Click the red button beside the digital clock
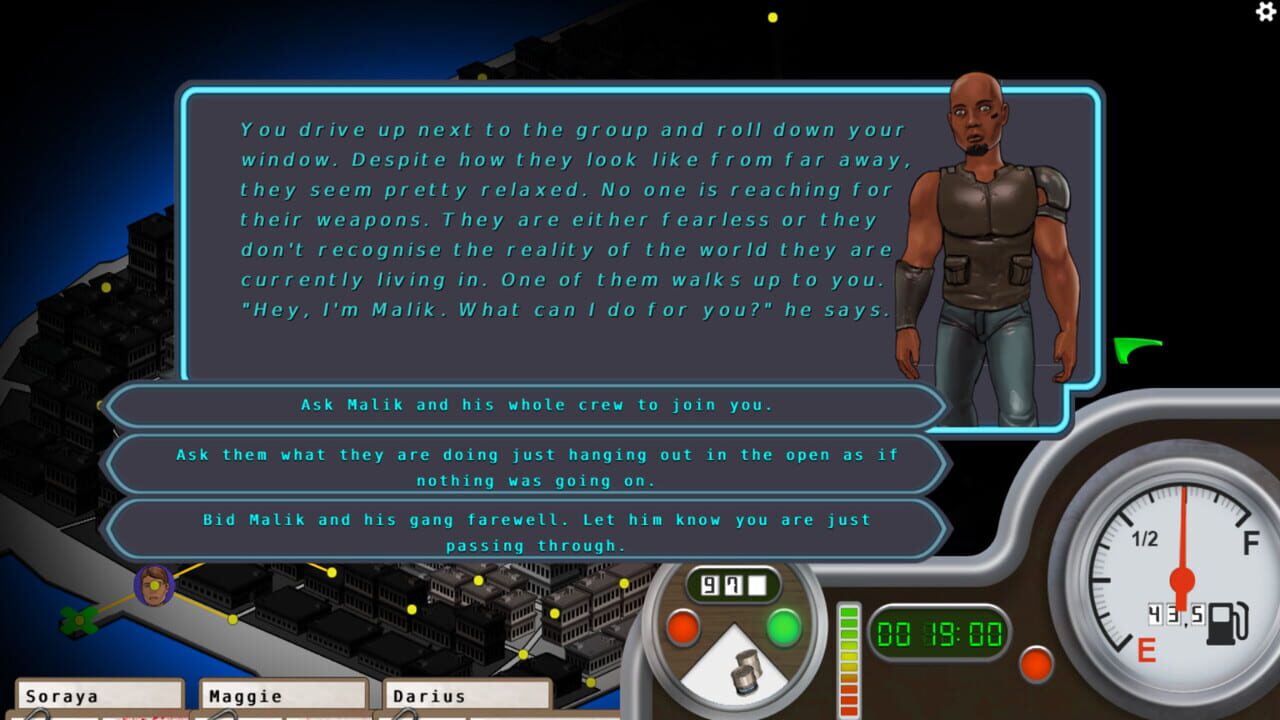This screenshot has width=1280, height=720. click(1035, 664)
